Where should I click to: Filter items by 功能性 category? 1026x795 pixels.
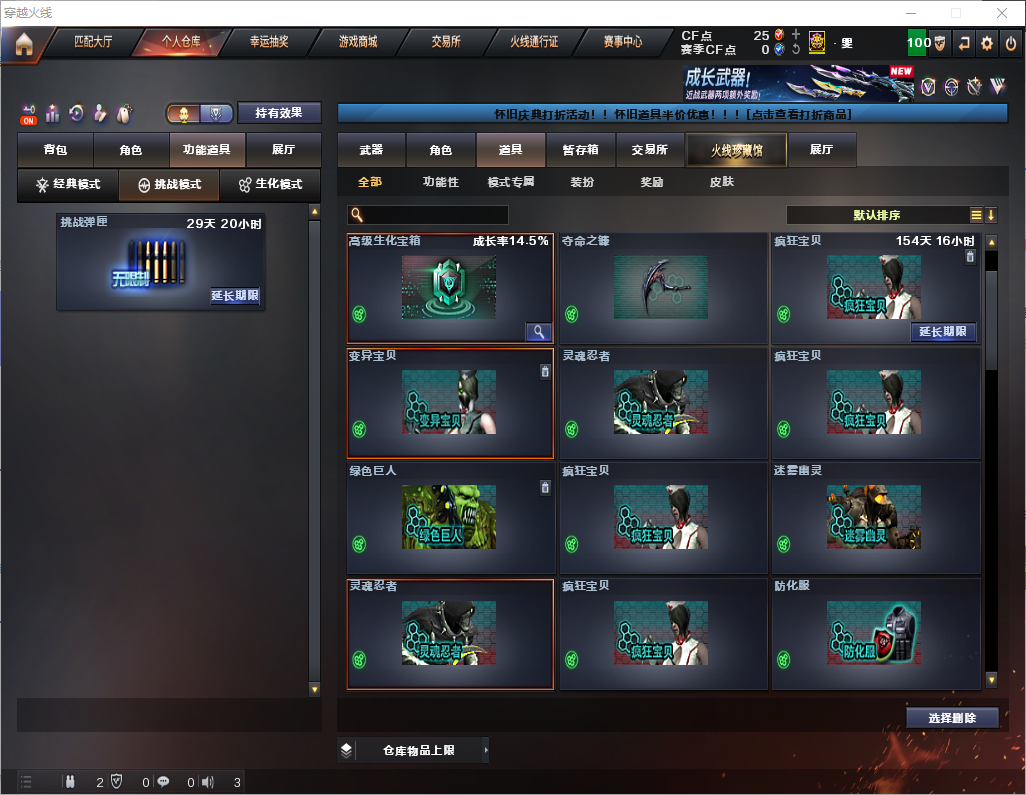point(440,182)
